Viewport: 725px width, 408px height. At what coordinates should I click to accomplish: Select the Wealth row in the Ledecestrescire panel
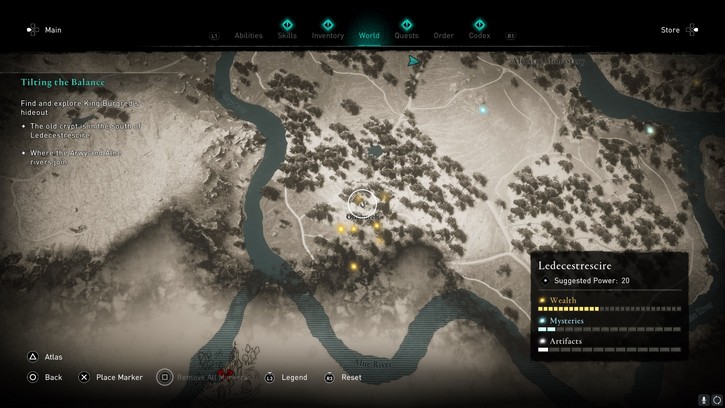click(x=609, y=302)
